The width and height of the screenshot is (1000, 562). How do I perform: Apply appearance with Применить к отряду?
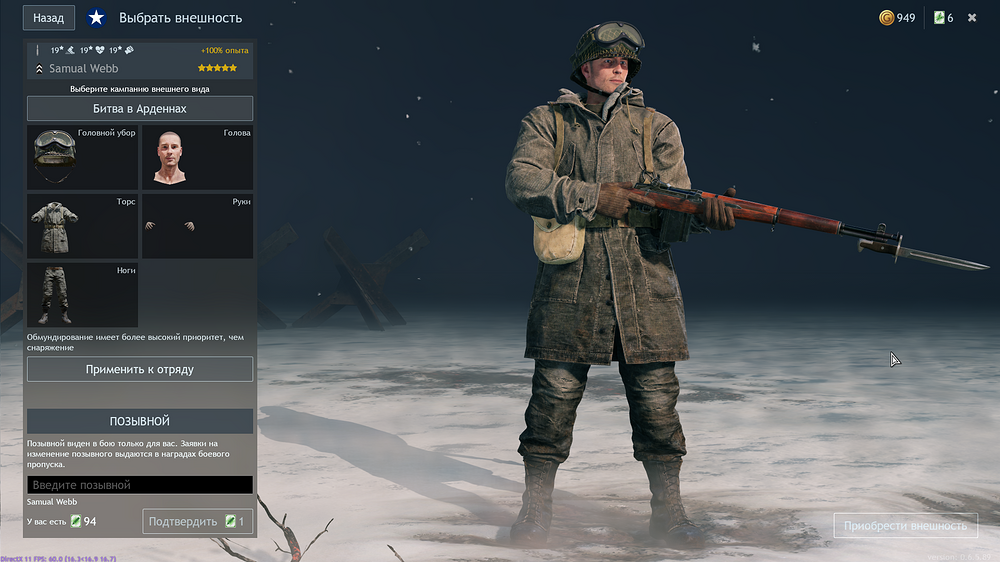[140, 369]
